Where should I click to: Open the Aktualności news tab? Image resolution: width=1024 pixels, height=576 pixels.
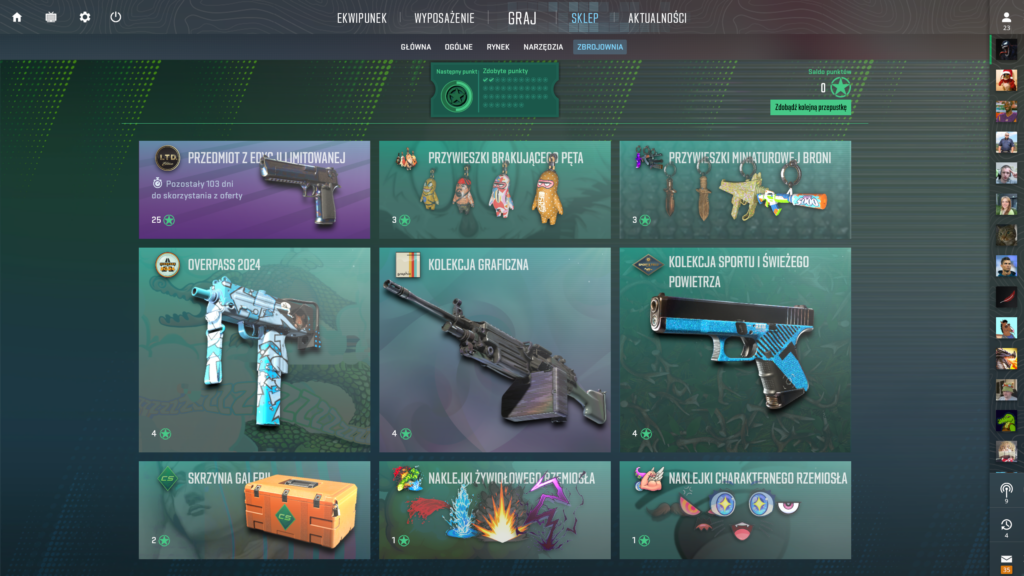(x=657, y=18)
